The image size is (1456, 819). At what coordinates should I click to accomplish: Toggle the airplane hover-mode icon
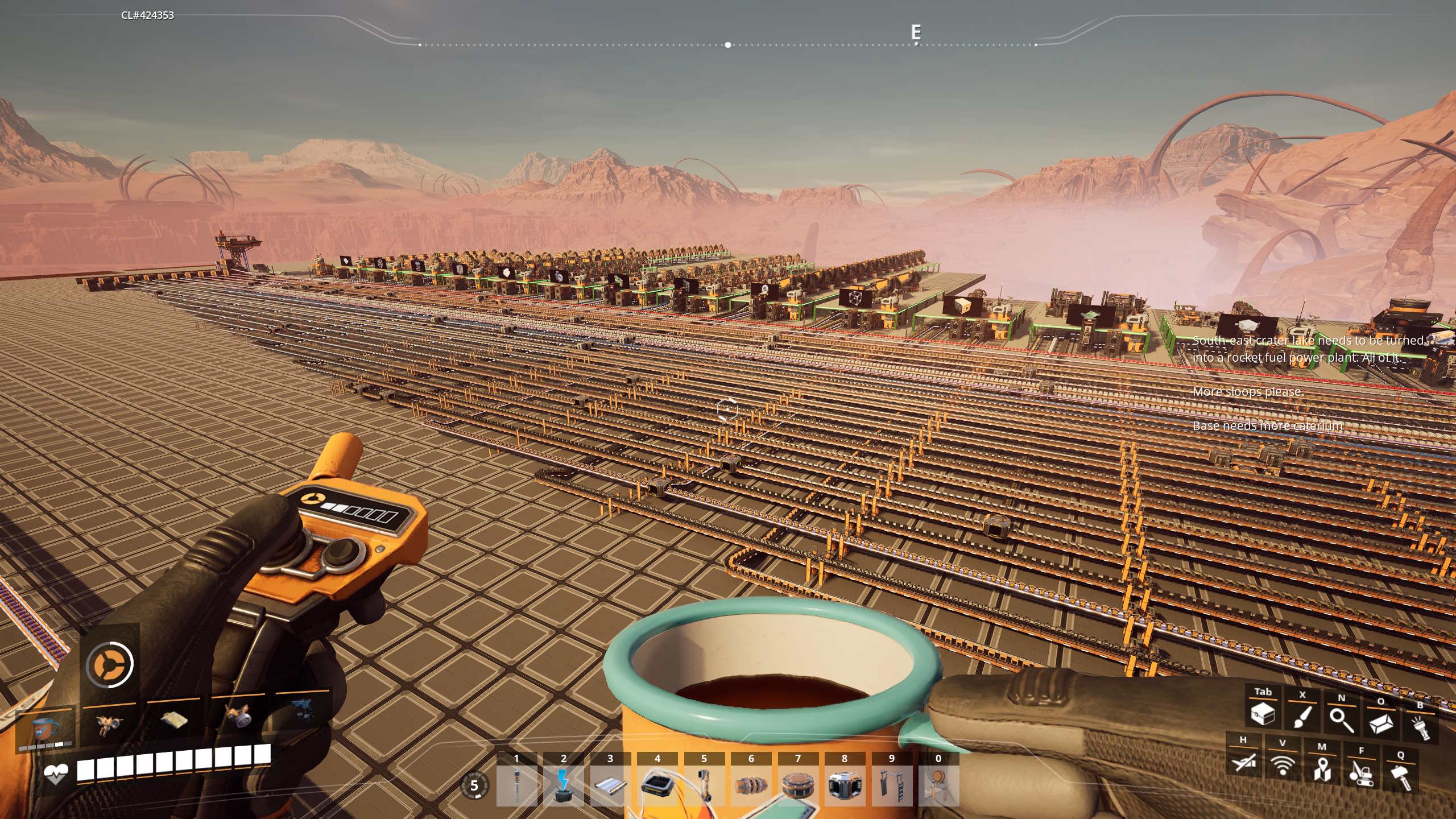pos(1243,761)
